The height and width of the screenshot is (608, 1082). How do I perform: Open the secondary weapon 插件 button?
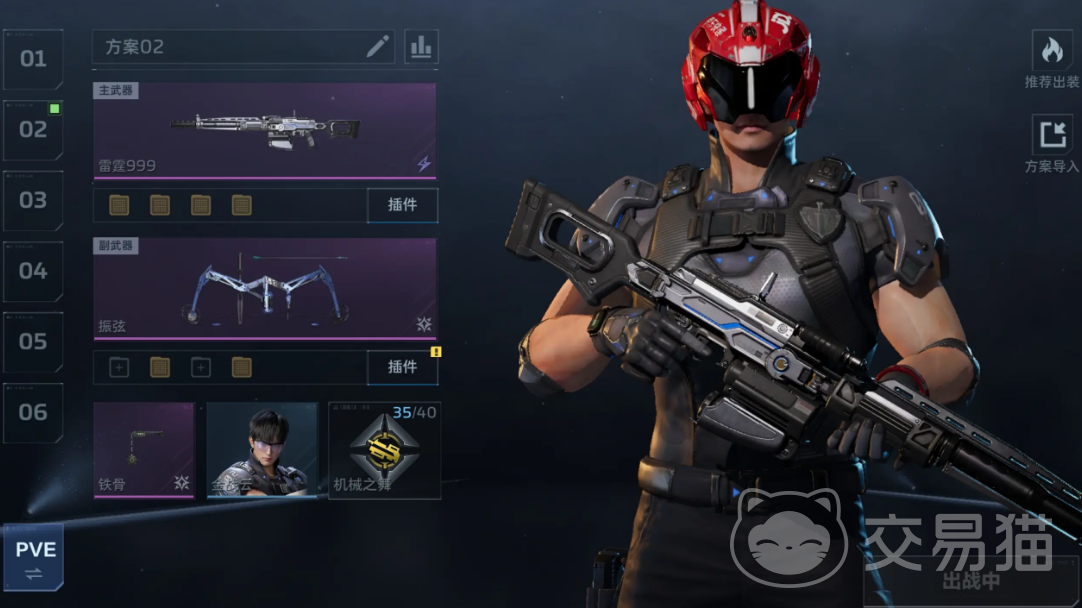402,367
